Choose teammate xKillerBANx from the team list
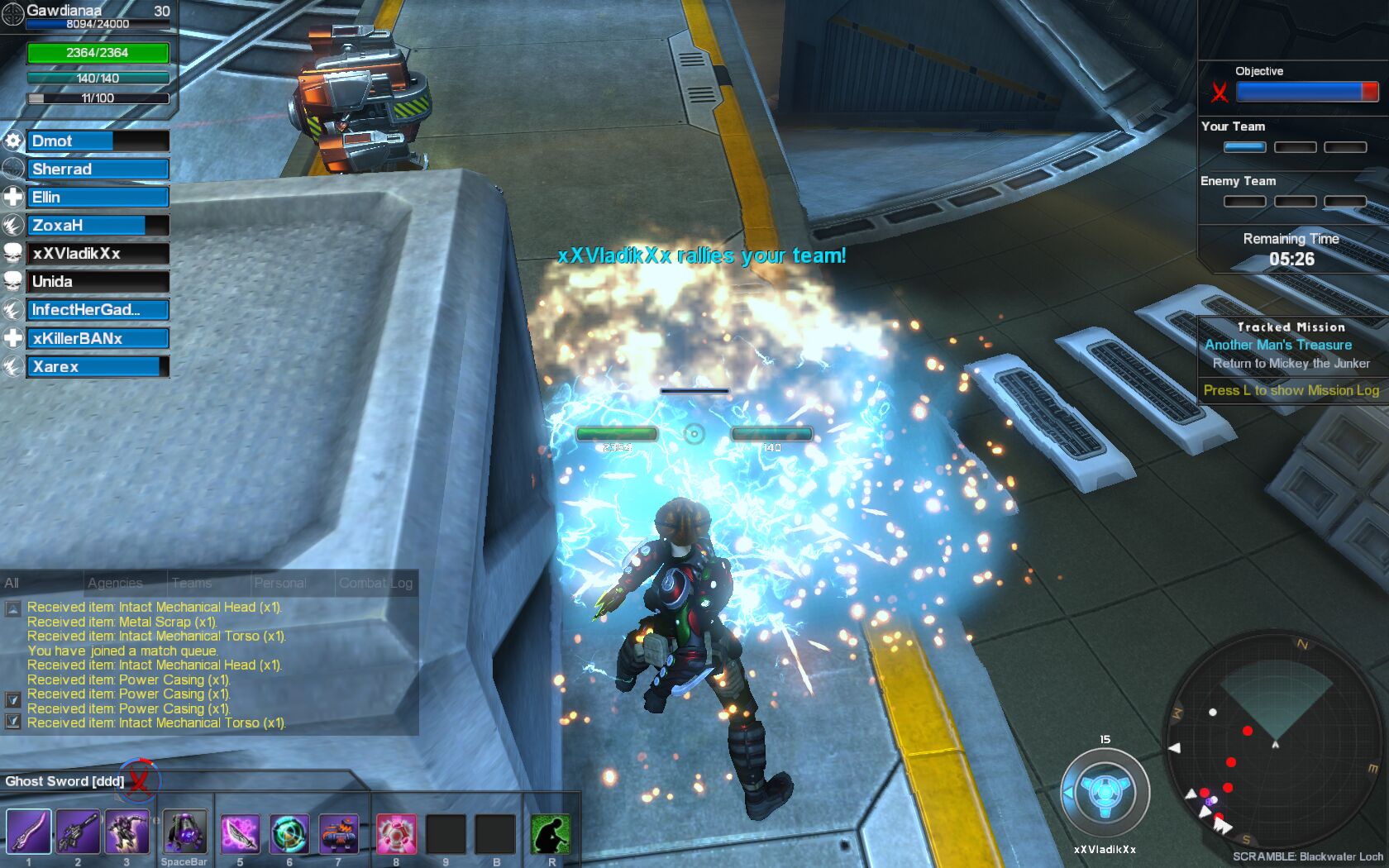 [x=98, y=338]
